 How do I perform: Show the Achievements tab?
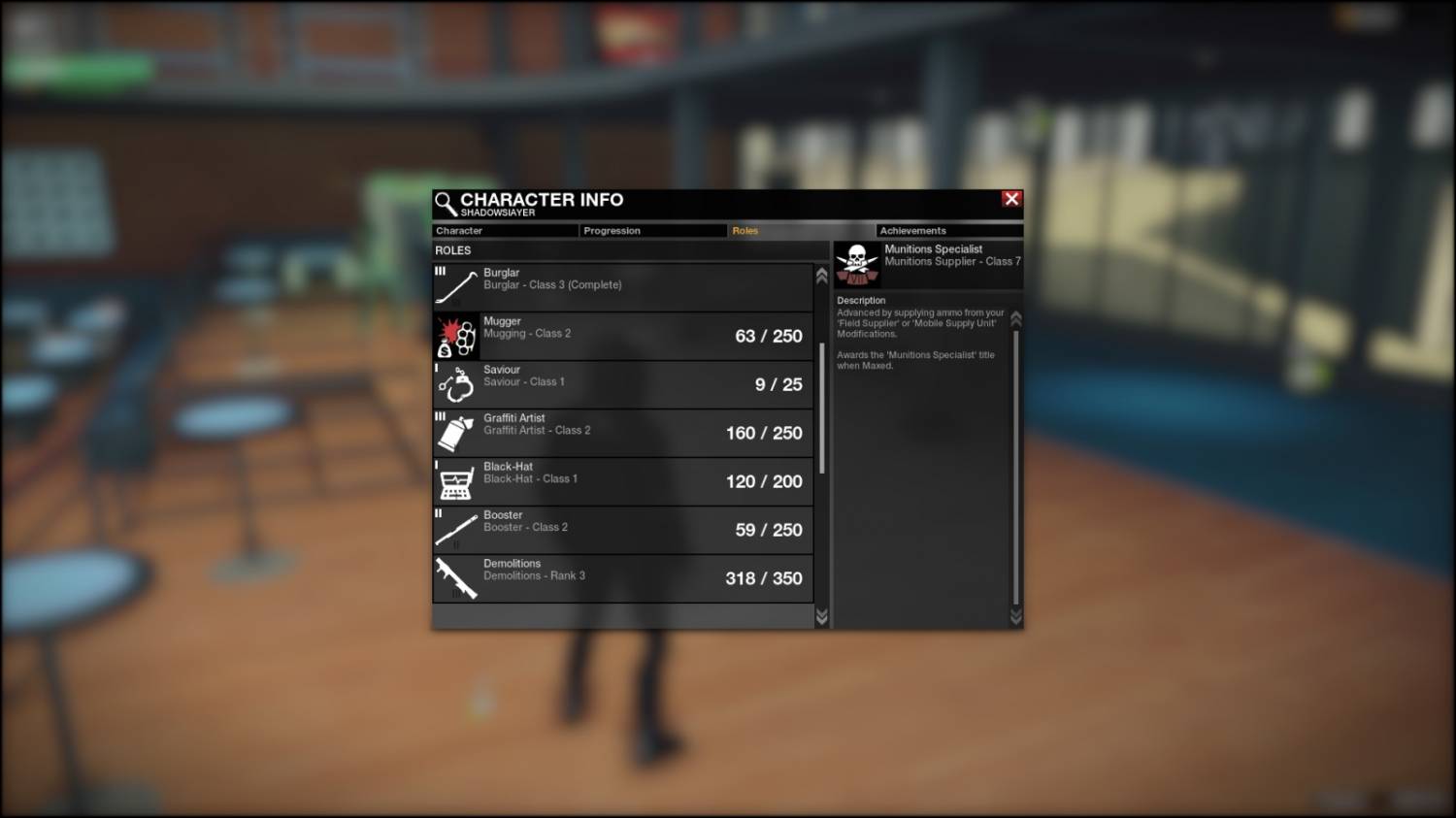coord(949,231)
